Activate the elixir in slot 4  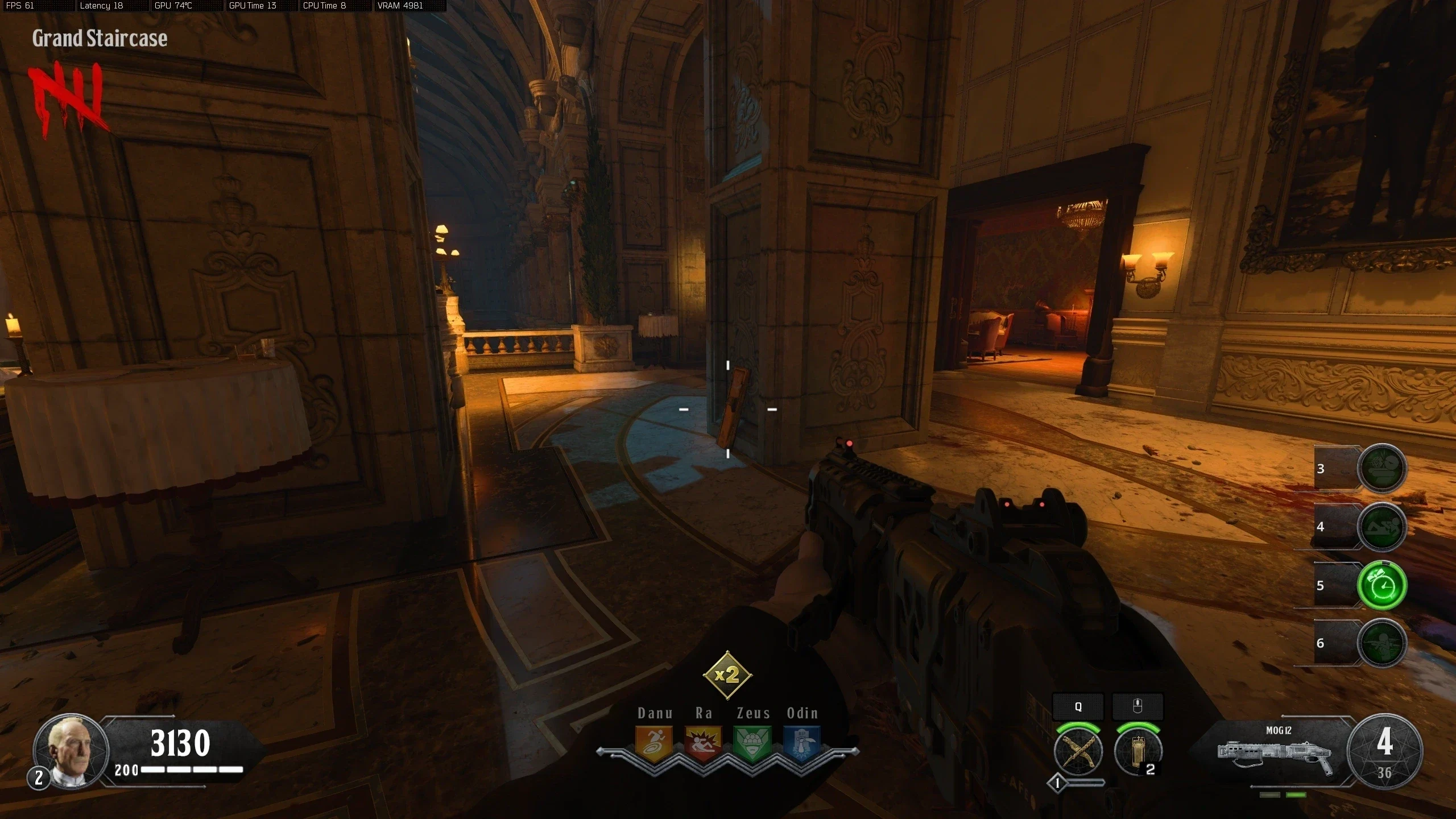tap(1382, 527)
